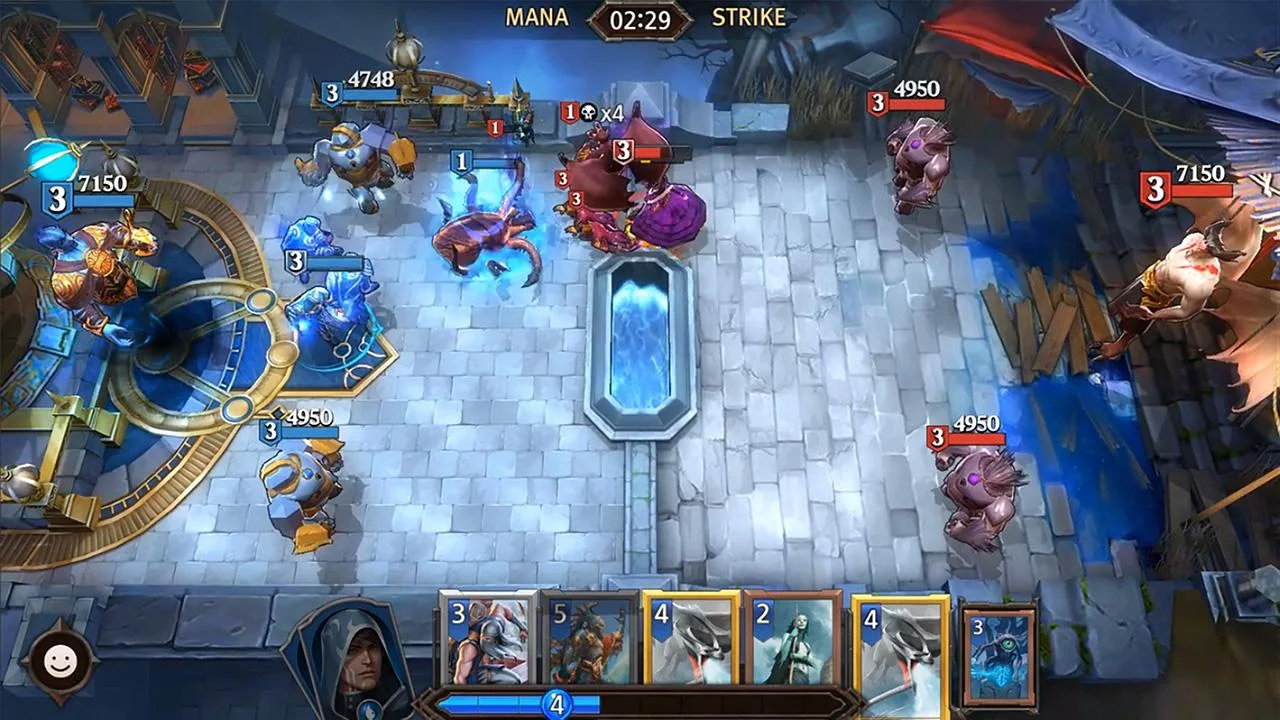Click the glowing central water portal
The image size is (1280, 720).
[x=640, y=340]
